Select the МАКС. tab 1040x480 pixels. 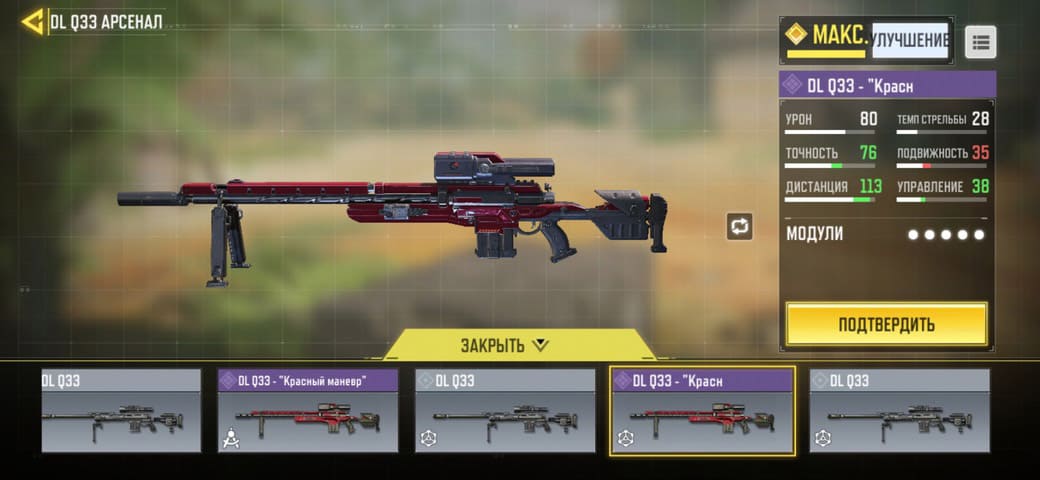tap(826, 37)
